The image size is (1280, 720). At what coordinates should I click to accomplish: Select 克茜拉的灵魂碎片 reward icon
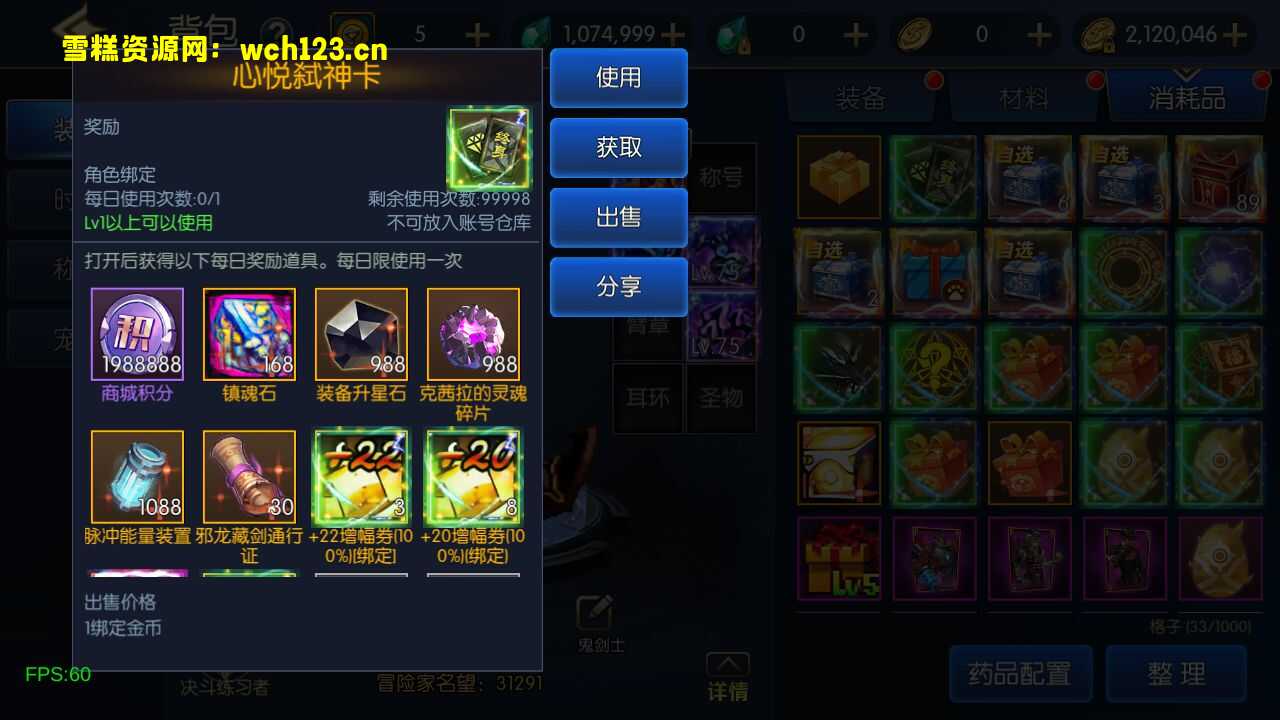[473, 332]
